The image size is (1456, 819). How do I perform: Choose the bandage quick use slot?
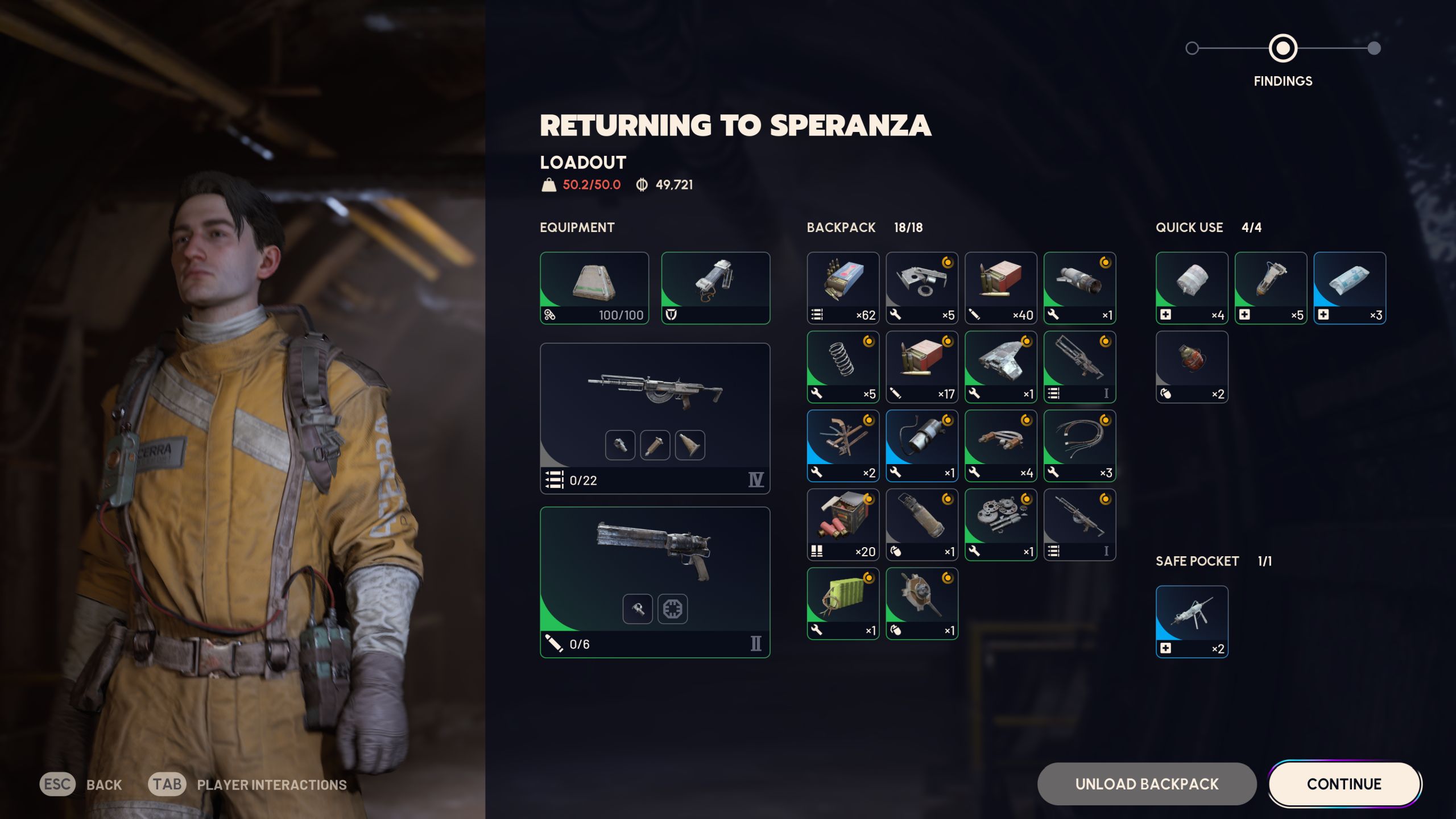[1192, 288]
